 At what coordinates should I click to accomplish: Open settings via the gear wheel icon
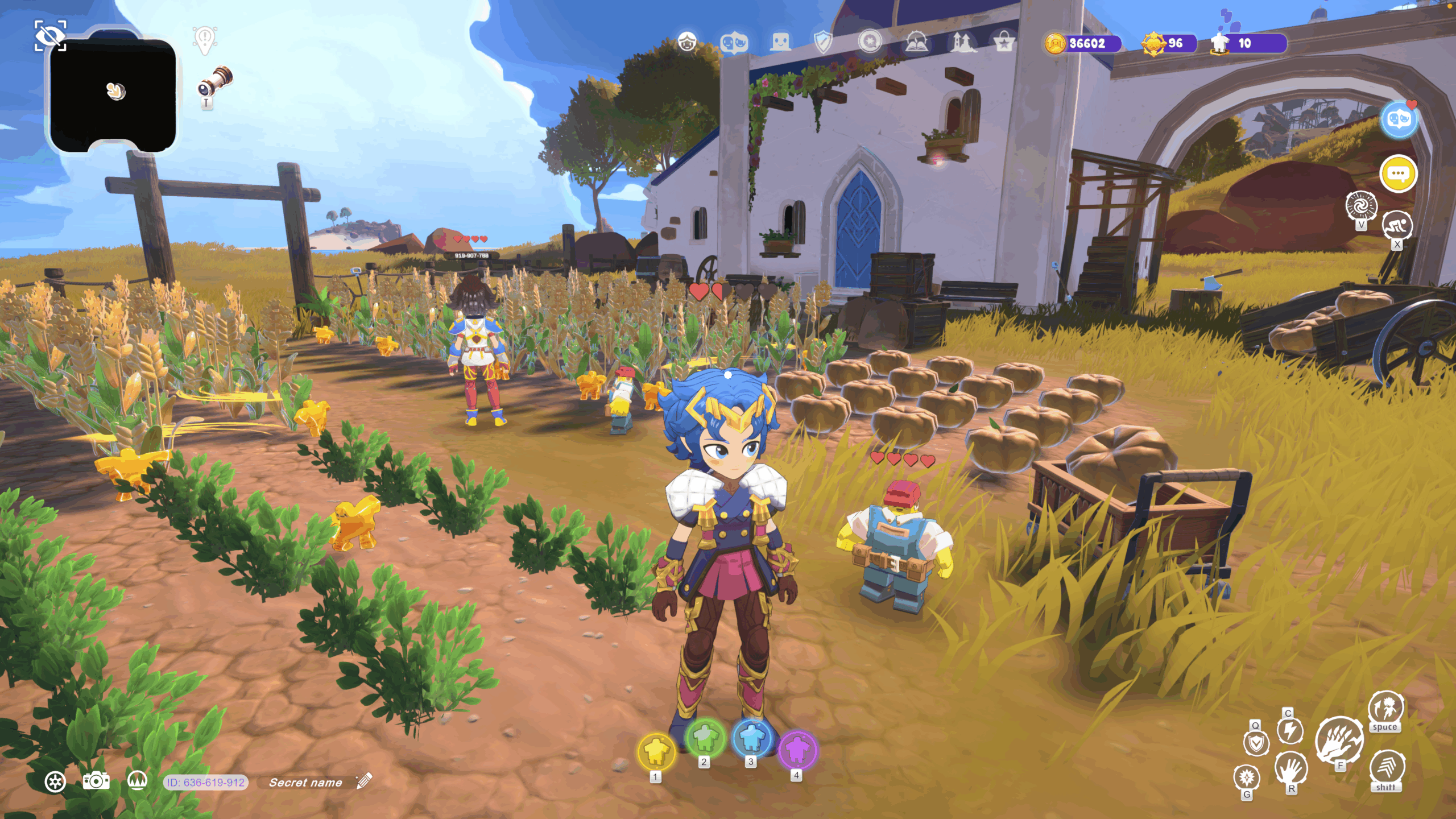click(x=55, y=782)
